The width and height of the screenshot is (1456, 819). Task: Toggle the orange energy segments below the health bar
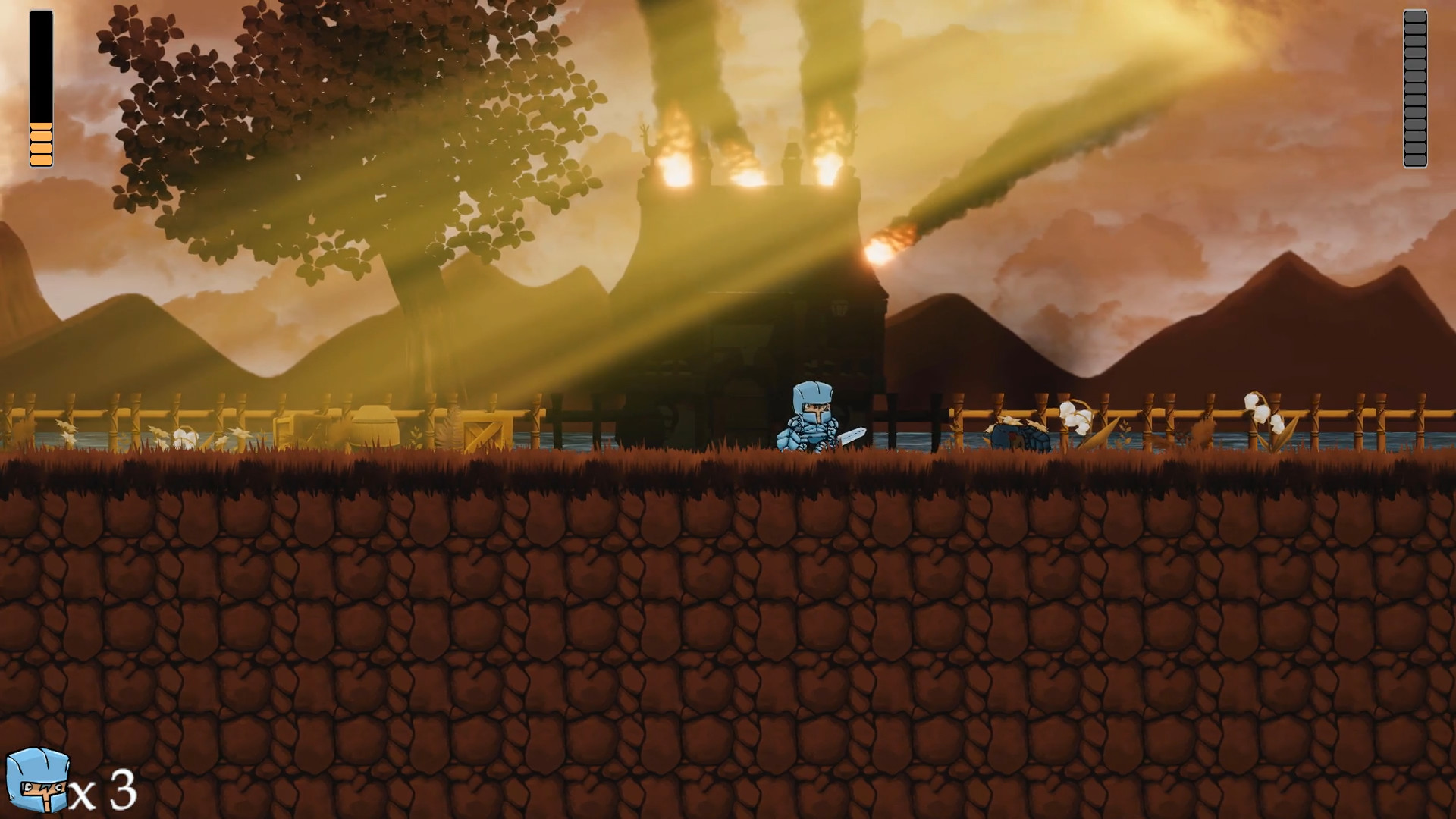[x=39, y=144]
